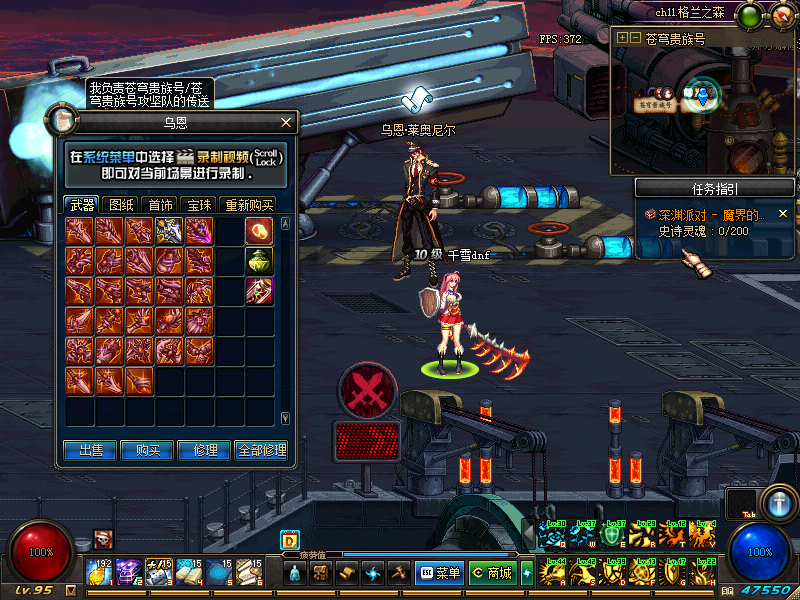
Task: Click the 购买 buy button
Action: [x=148, y=451]
